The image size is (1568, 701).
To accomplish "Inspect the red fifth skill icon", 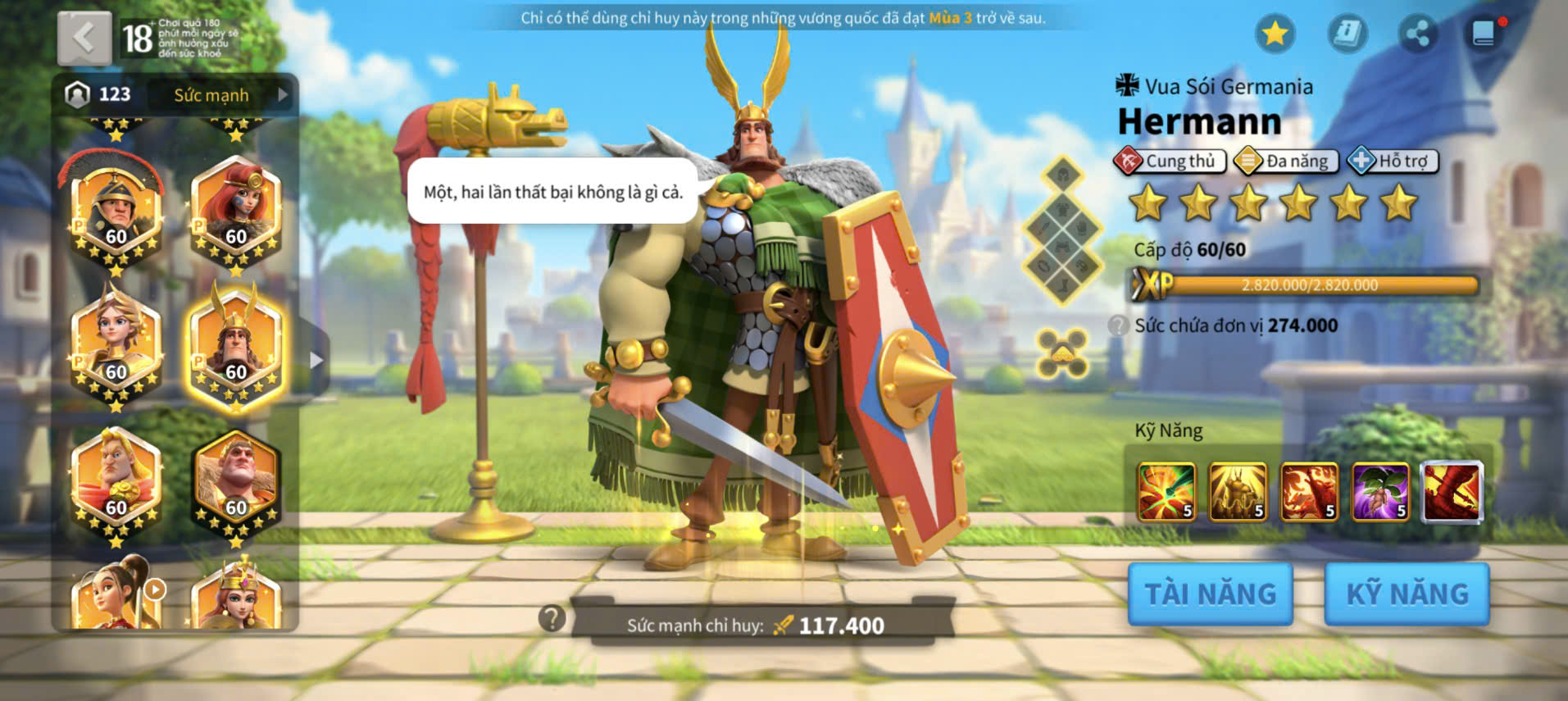I will point(1452,492).
